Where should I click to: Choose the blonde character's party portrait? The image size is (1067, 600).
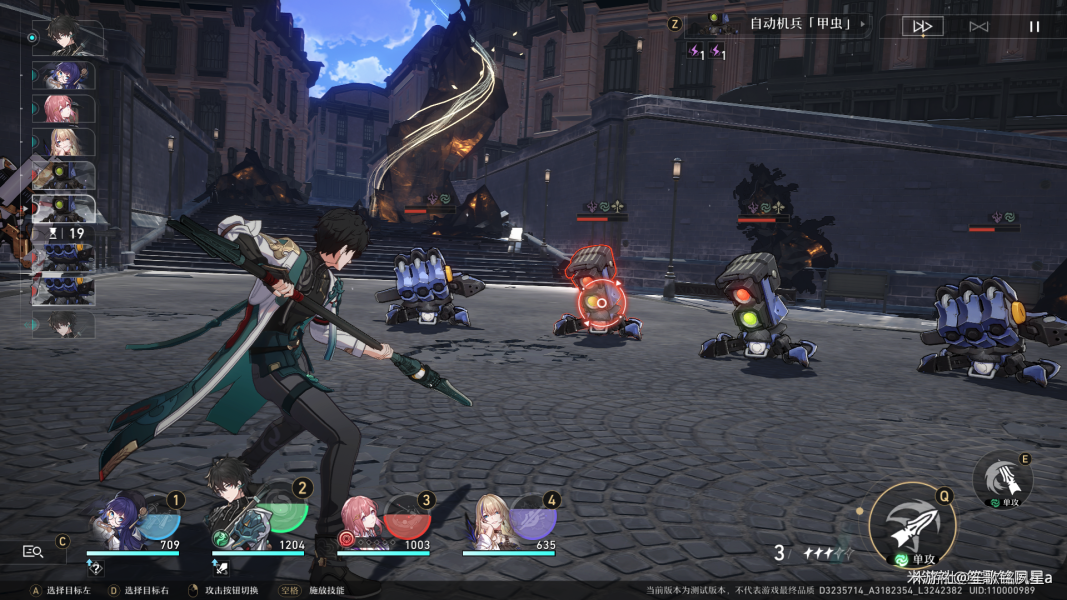[x=492, y=520]
